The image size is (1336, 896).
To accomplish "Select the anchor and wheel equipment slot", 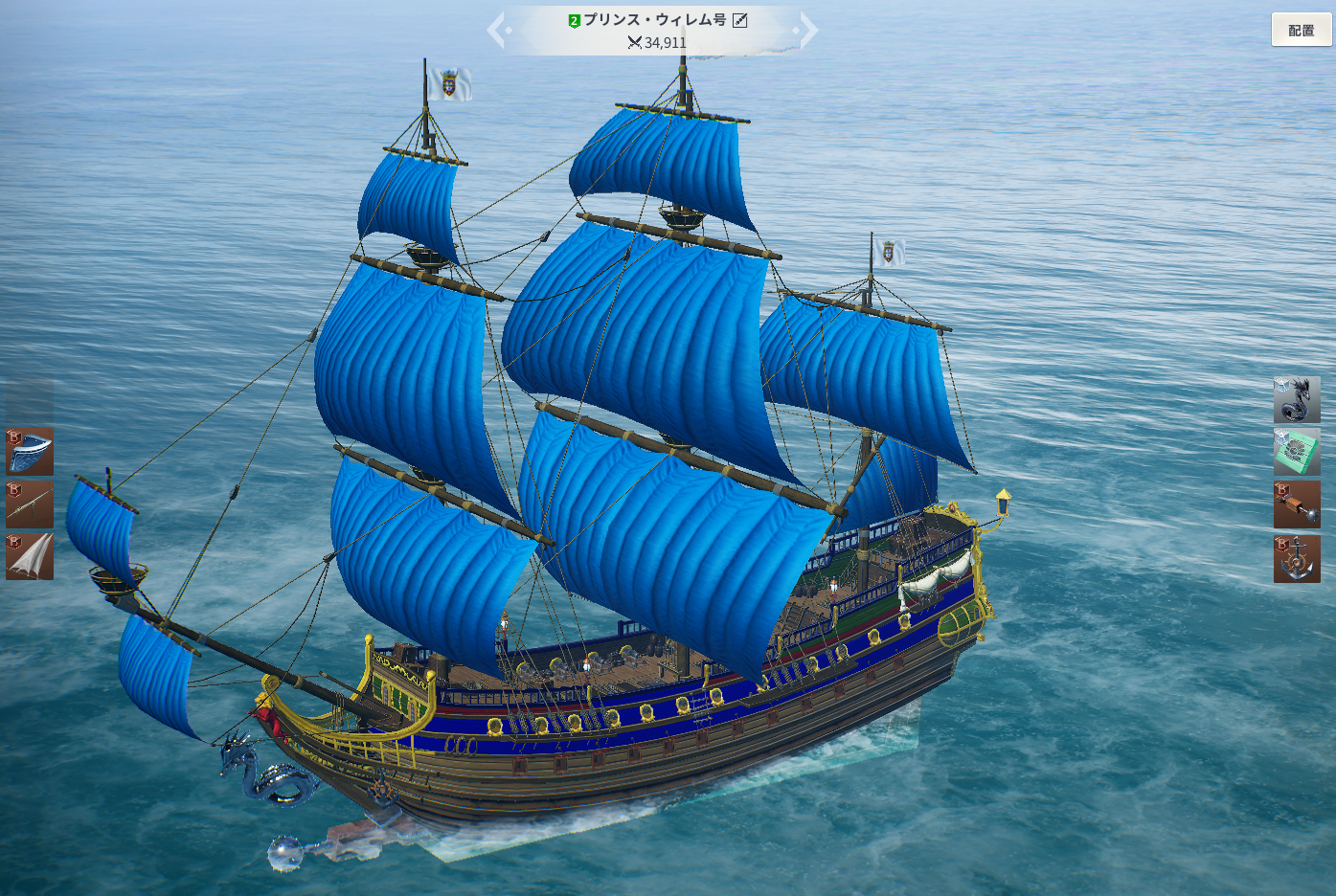I will 1297,559.
